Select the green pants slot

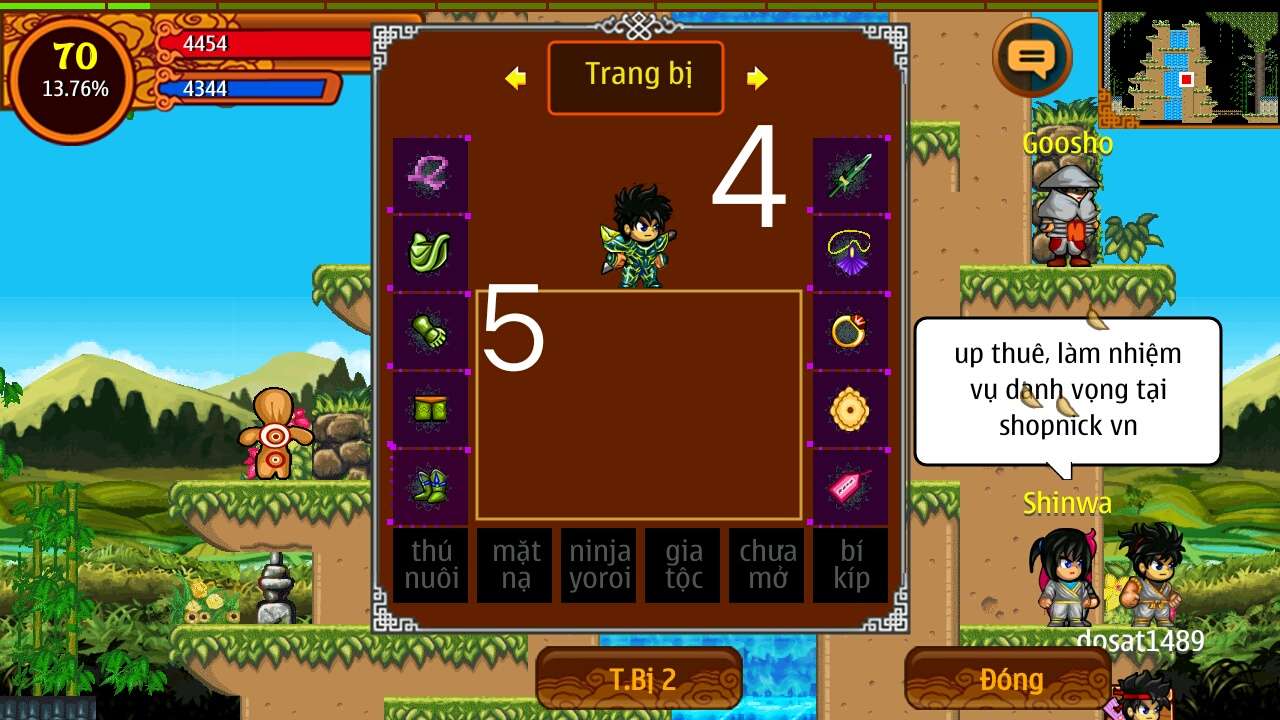[430, 409]
